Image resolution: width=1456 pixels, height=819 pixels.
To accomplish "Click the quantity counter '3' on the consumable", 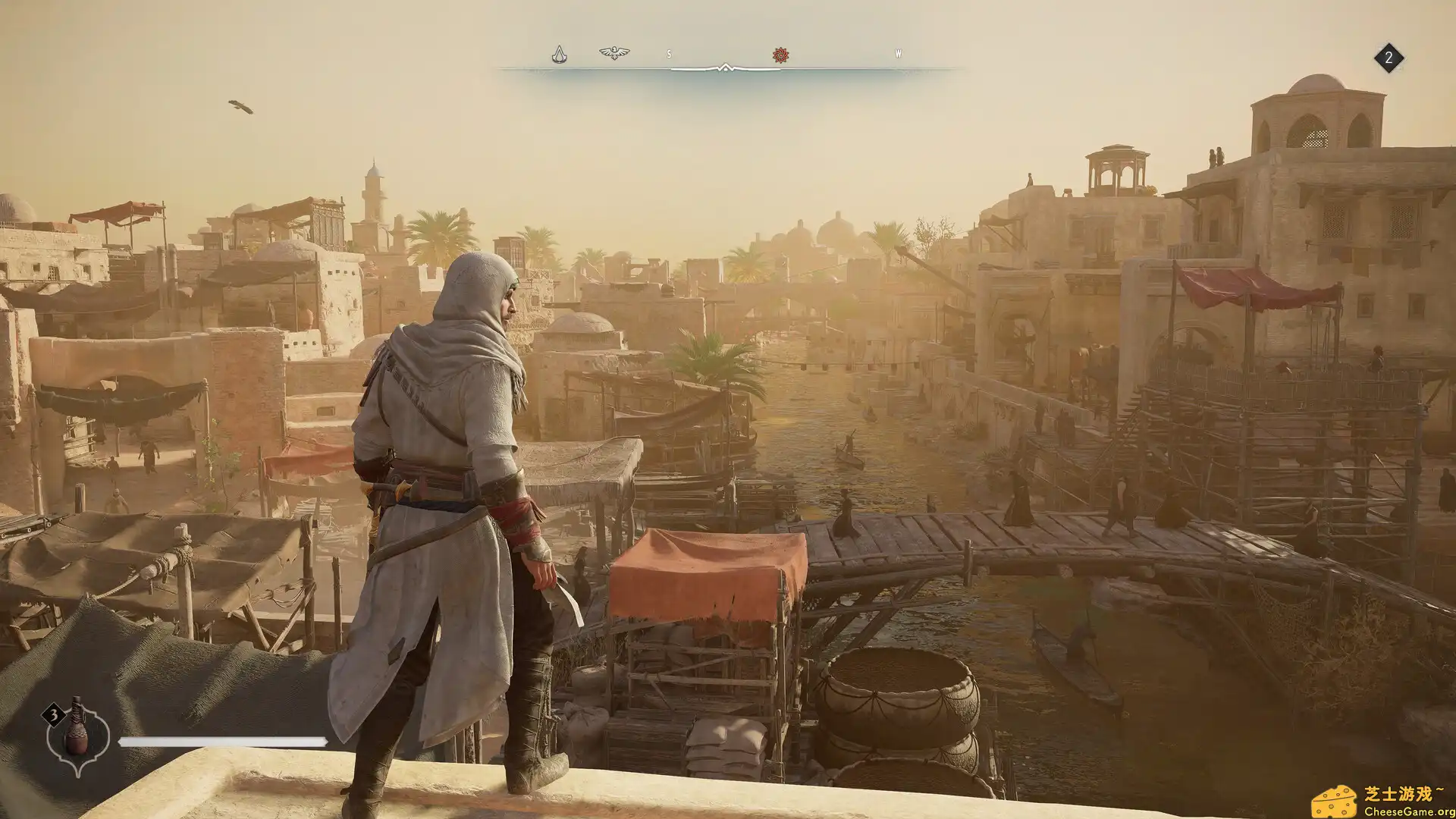I will click(x=54, y=714).
